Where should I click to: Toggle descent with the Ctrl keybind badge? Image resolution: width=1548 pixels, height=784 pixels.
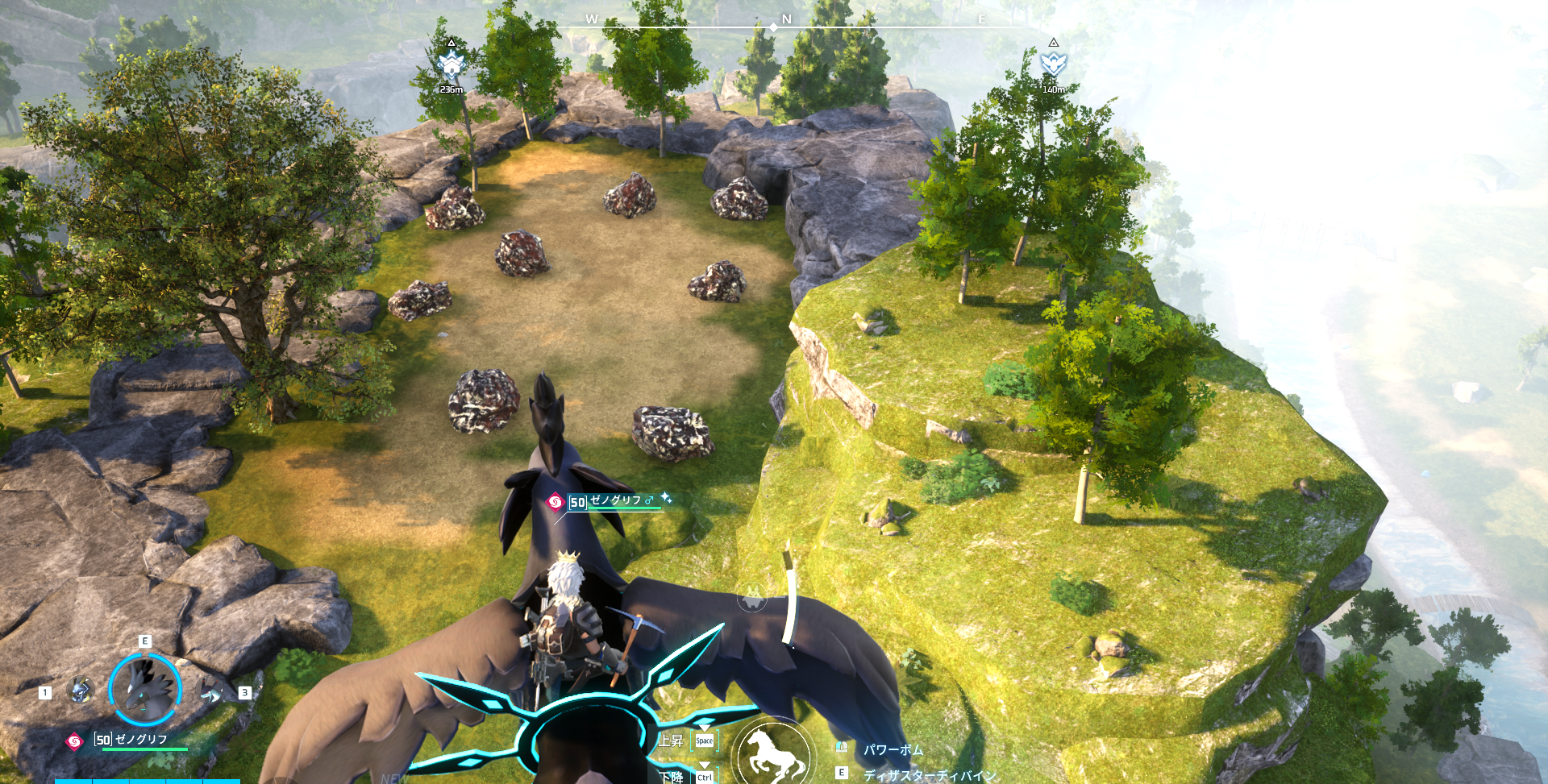click(704, 777)
